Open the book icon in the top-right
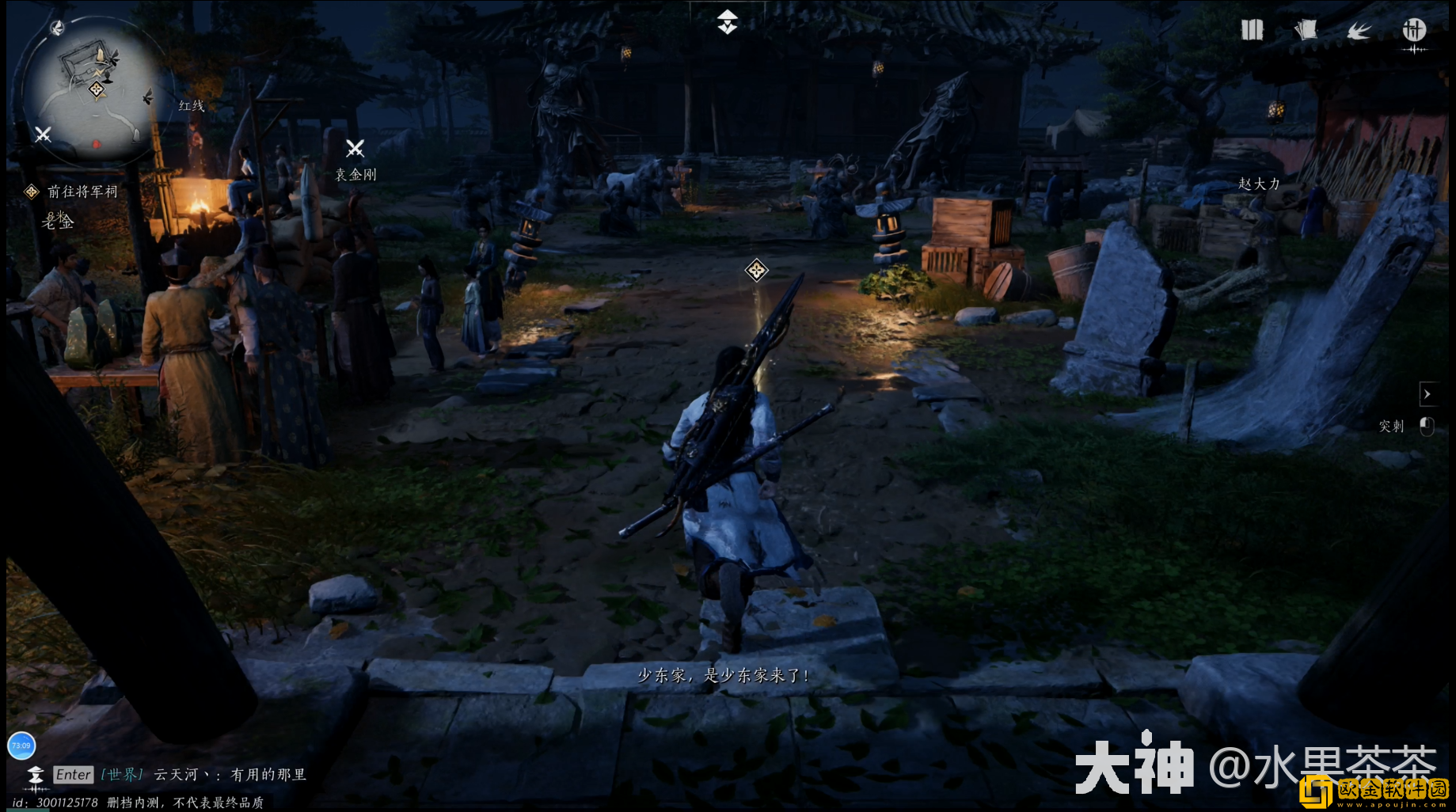 1252,30
